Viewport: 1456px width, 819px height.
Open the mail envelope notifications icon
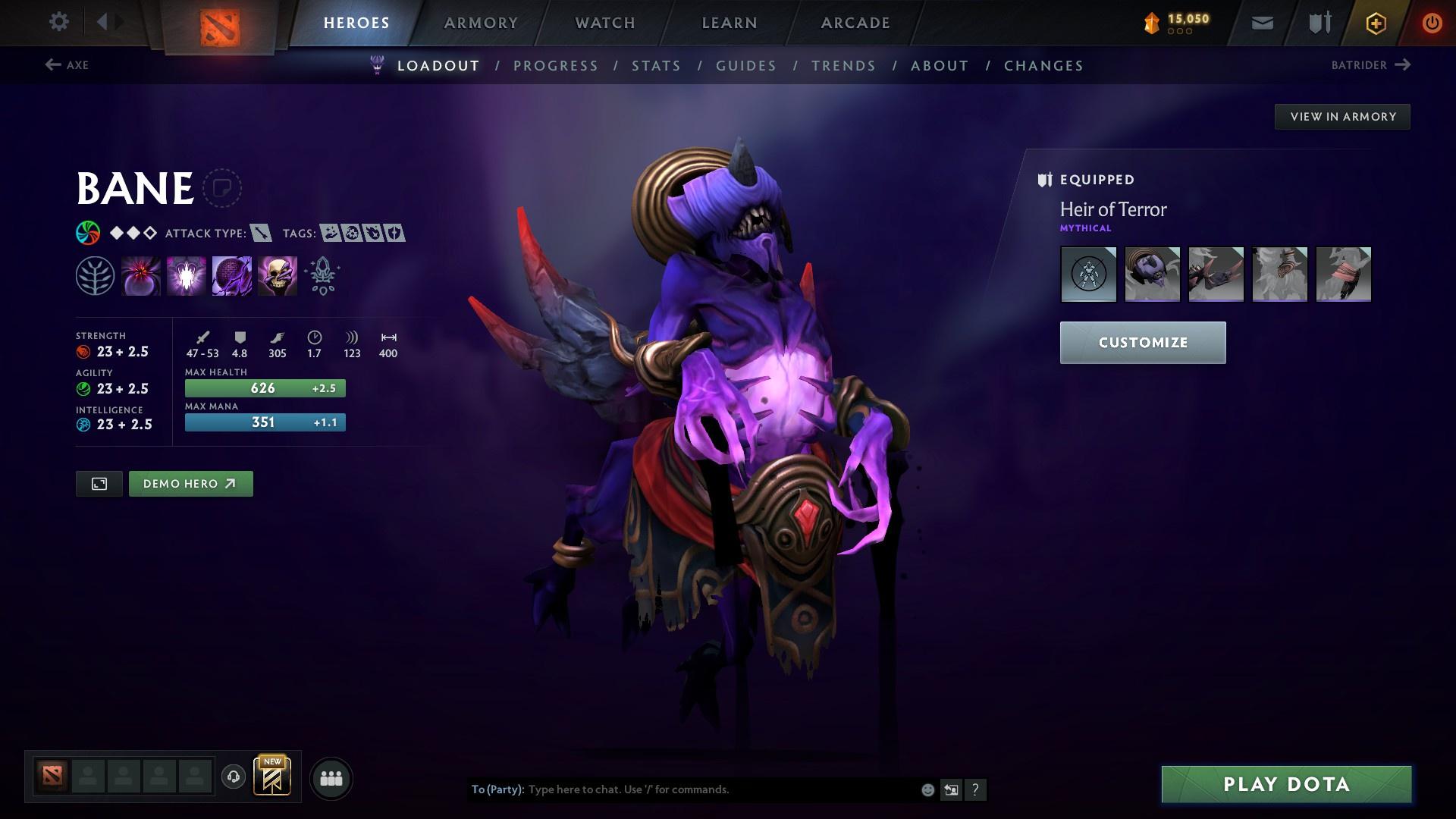coord(1261,22)
